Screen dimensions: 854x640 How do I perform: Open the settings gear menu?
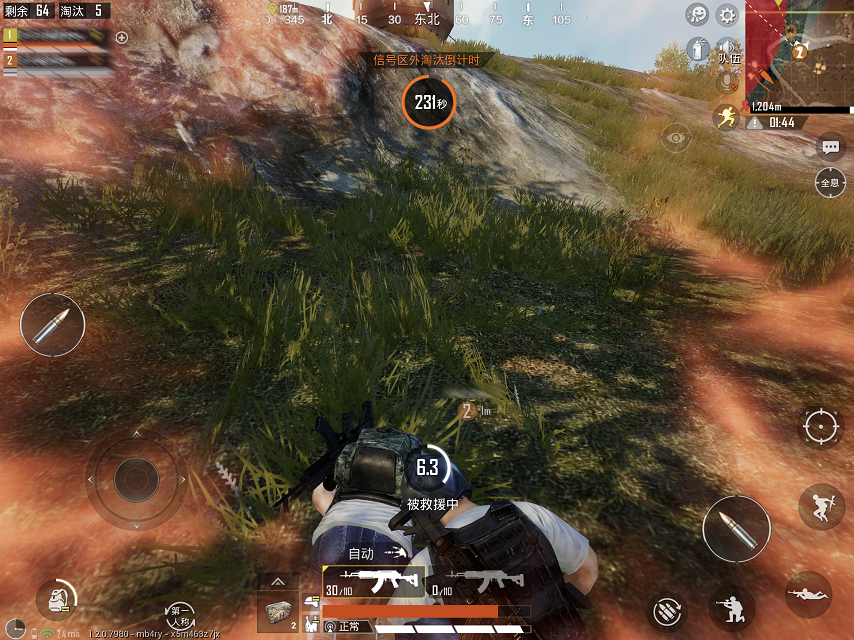click(727, 15)
